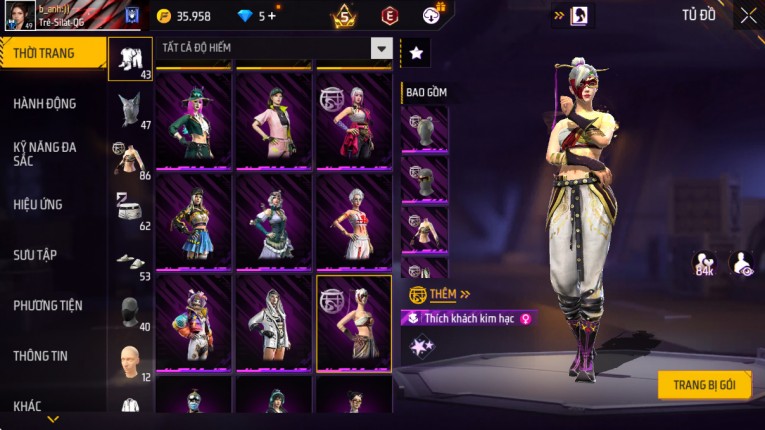765x430 pixels.
Task: Open the Tất Cả Độ Hiếm rarity dropdown
Action: (x=381, y=48)
